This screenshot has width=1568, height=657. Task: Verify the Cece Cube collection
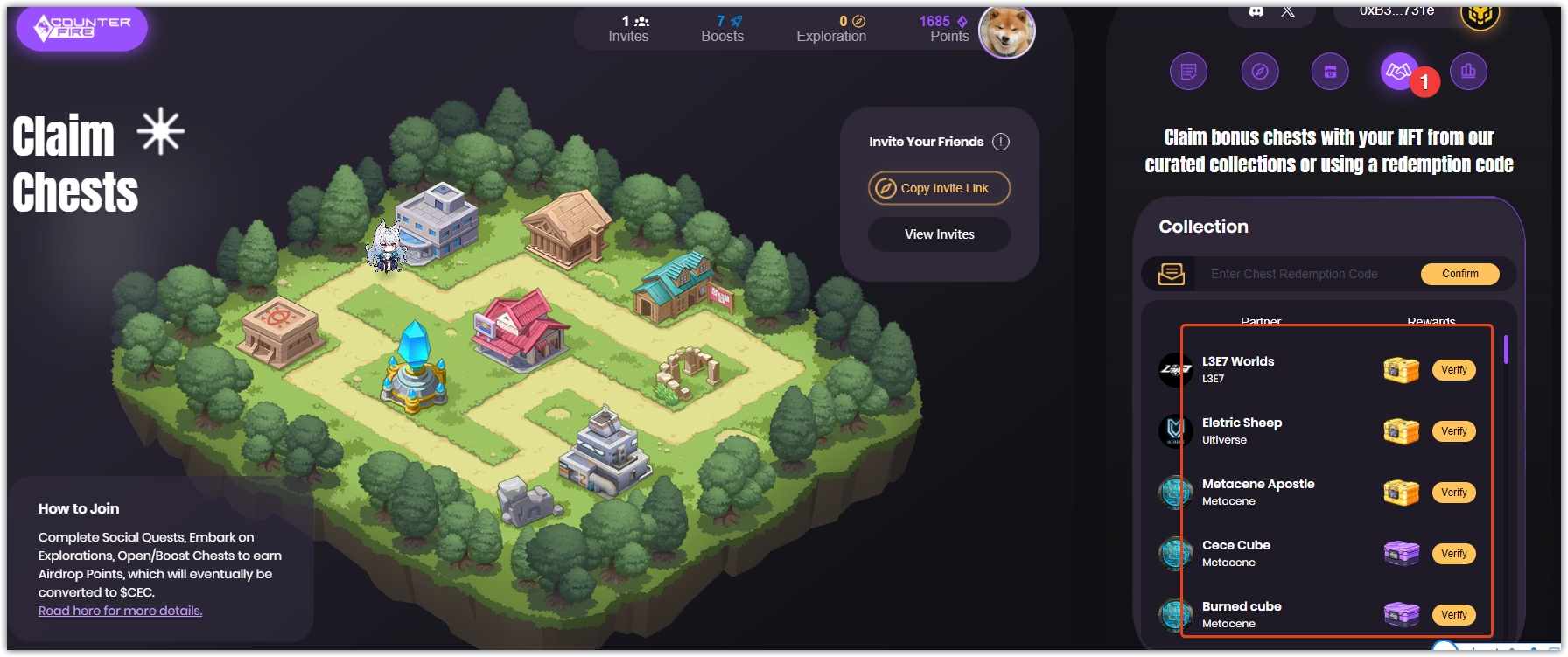pyautogui.click(x=1453, y=554)
